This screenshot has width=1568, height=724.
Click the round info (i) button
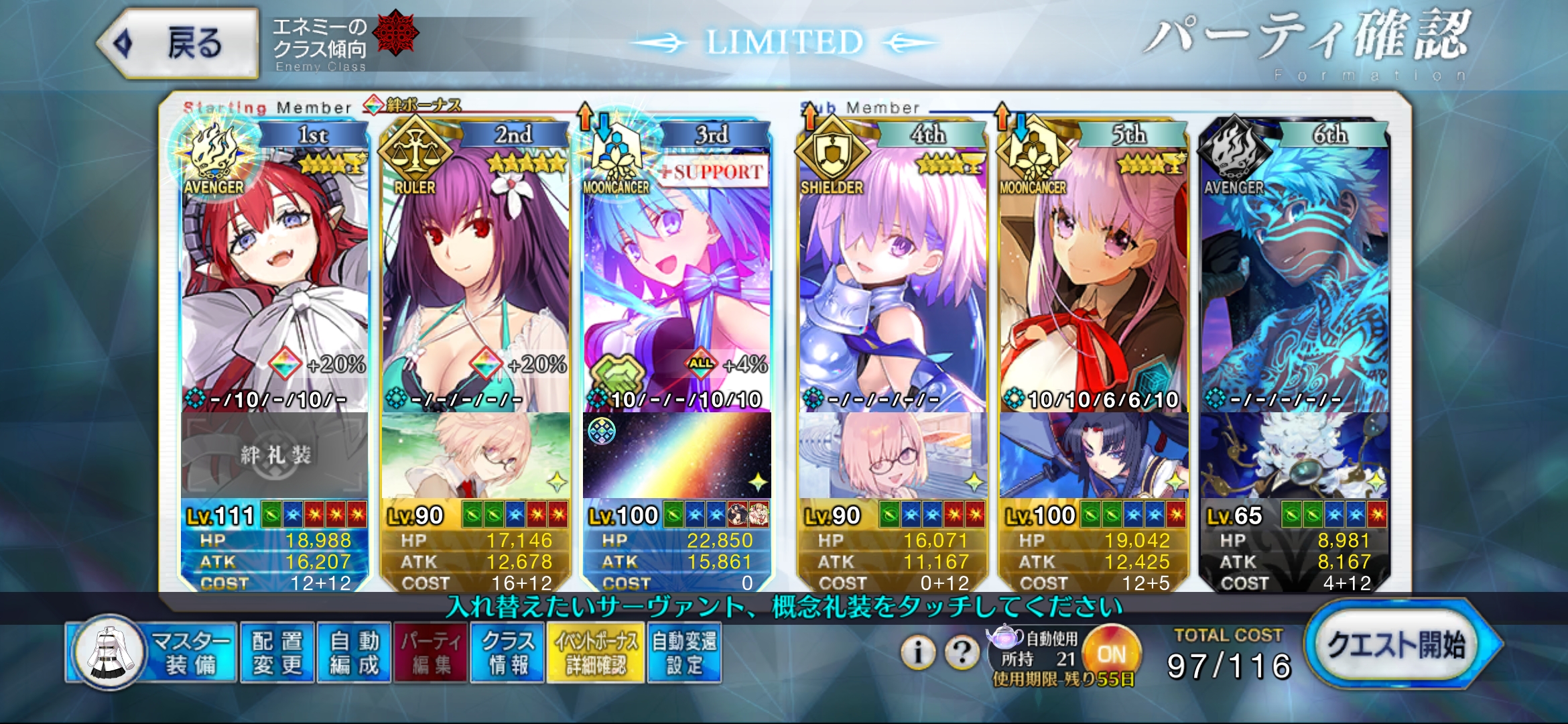coord(918,652)
